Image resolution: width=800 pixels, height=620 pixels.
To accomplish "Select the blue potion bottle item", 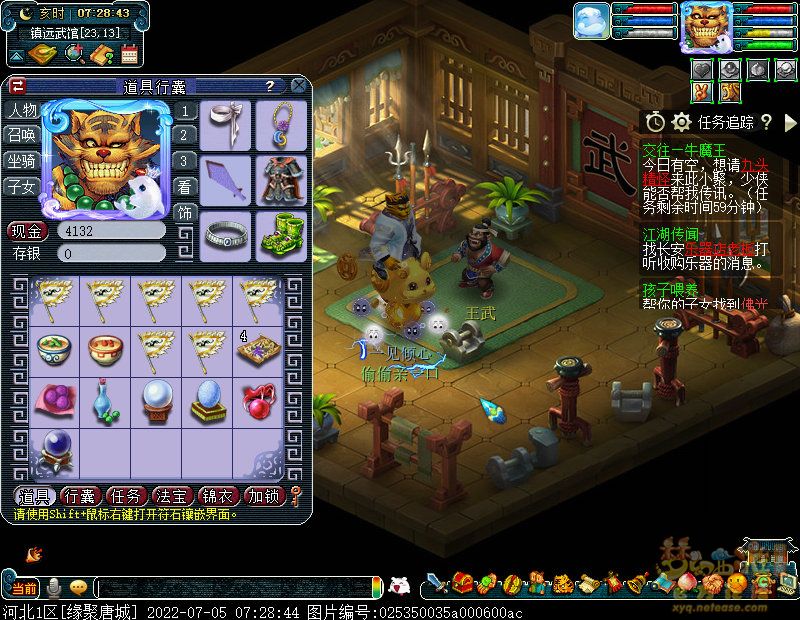I will (105, 399).
